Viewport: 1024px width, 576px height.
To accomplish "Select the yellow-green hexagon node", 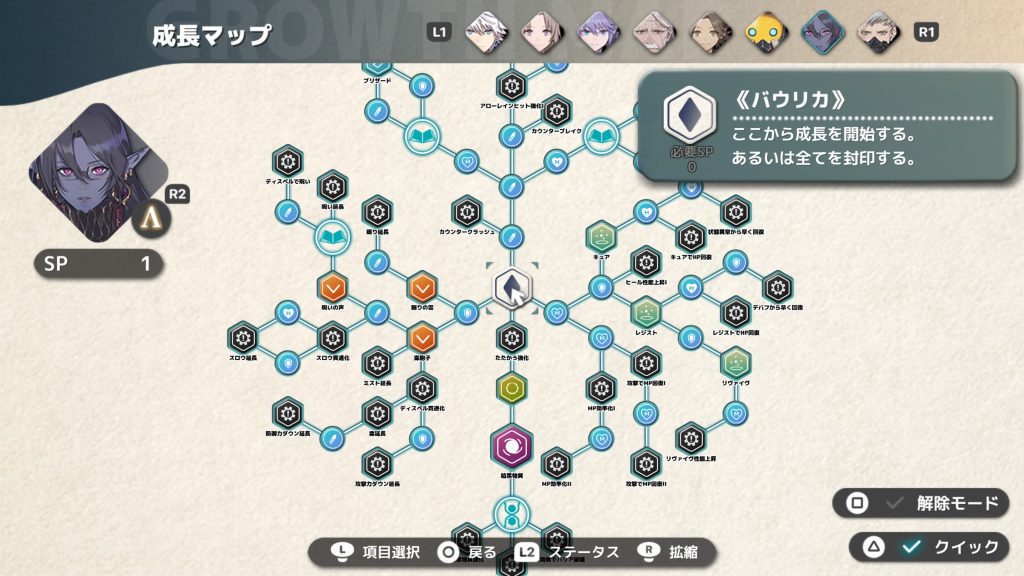I will (x=511, y=388).
